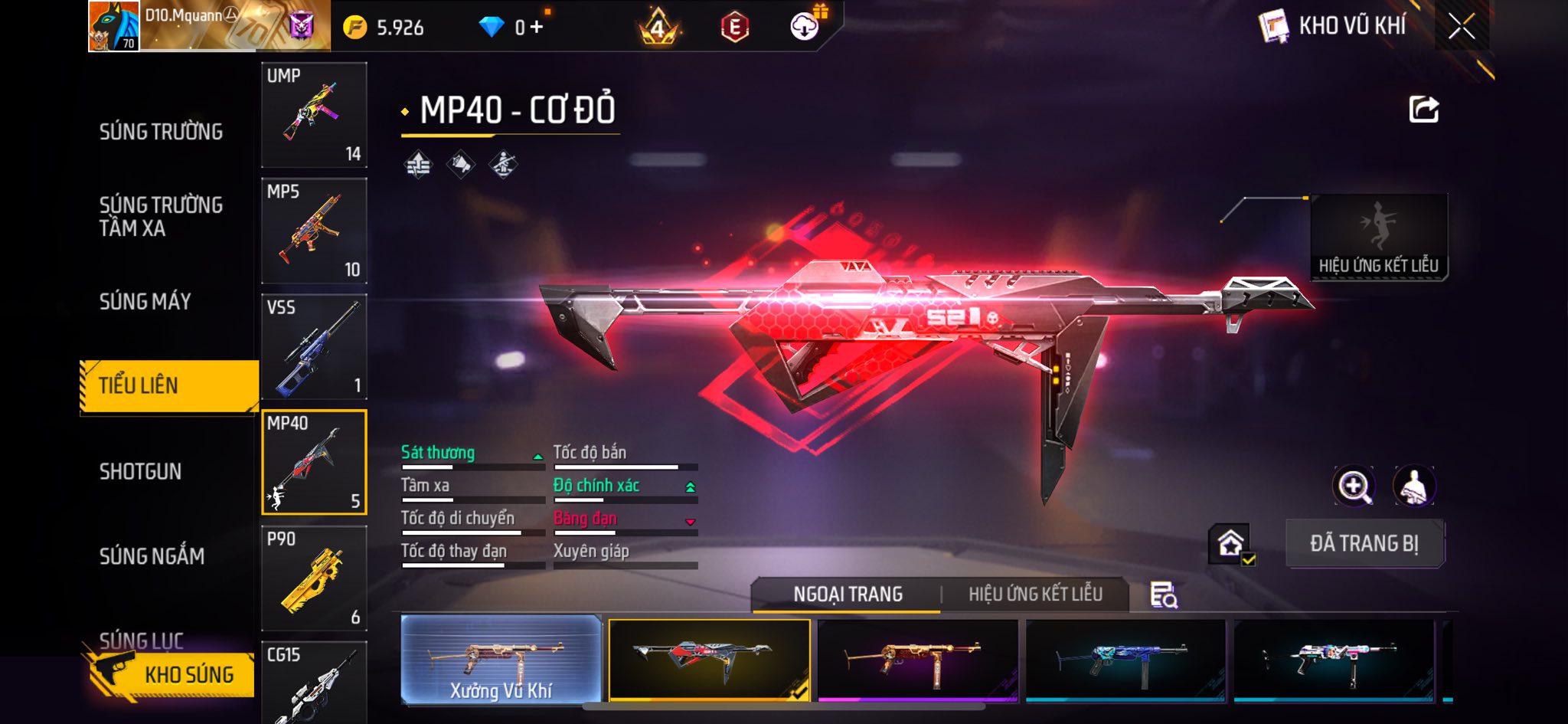Toggle the lobby display house icon
The height and width of the screenshot is (724, 1568).
click(1230, 544)
